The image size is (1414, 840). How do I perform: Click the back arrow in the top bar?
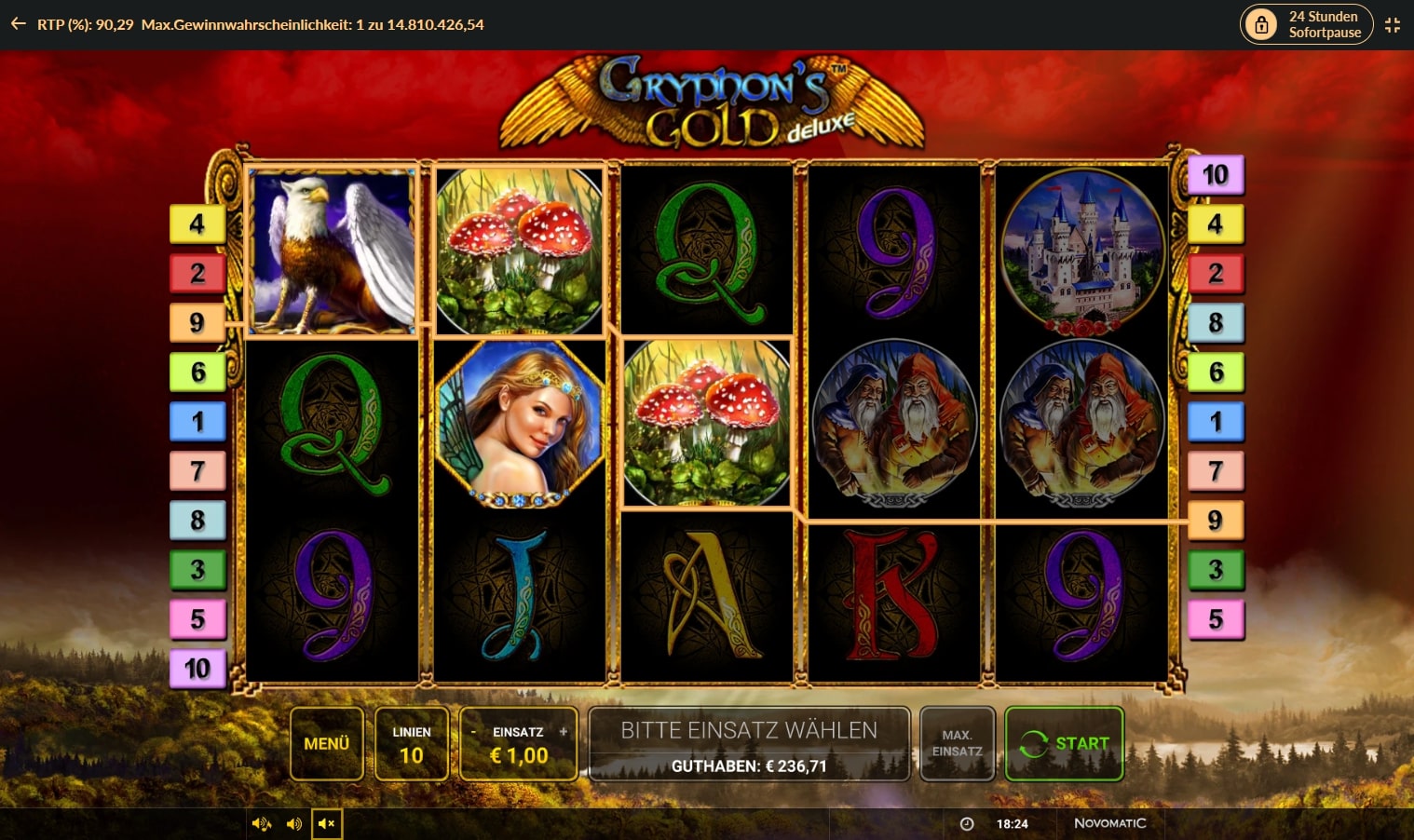tap(17, 23)
